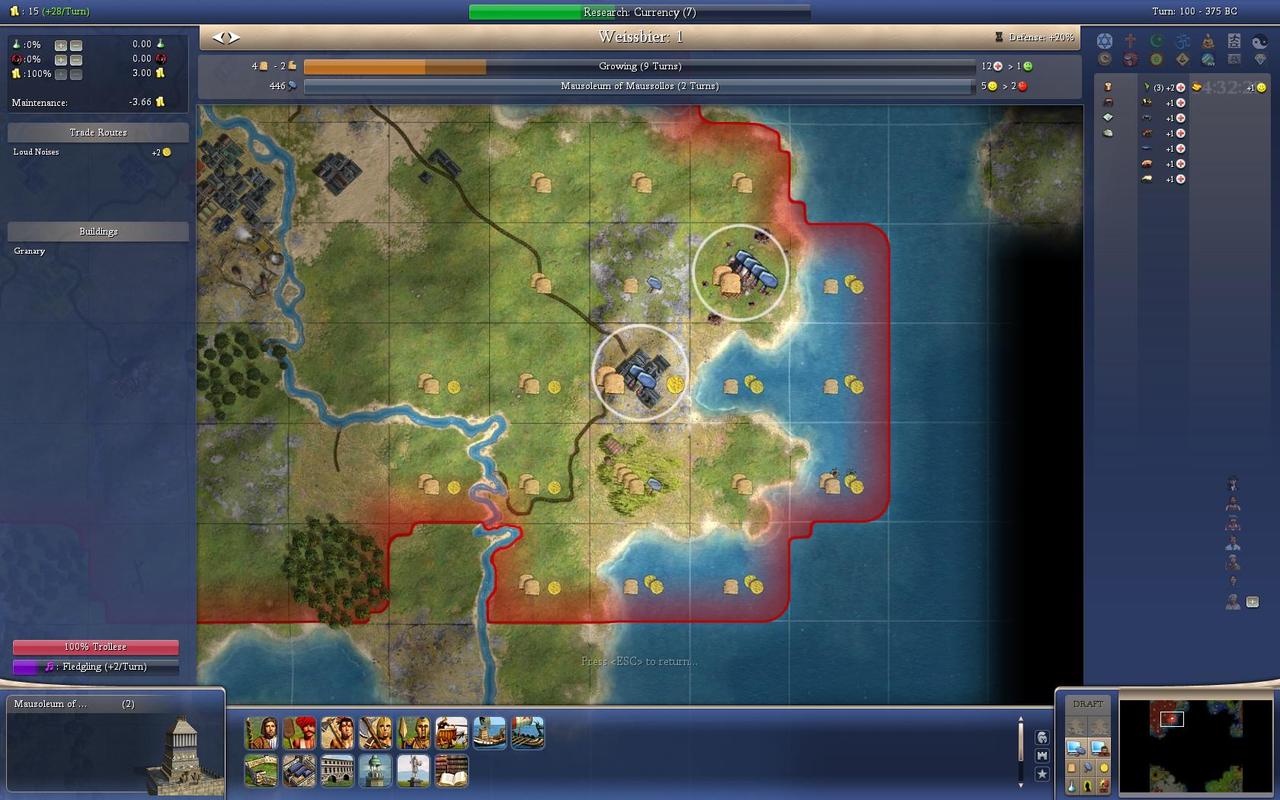Click the Draft button
The image size is (1280, 800).
tap(1088, 704)
